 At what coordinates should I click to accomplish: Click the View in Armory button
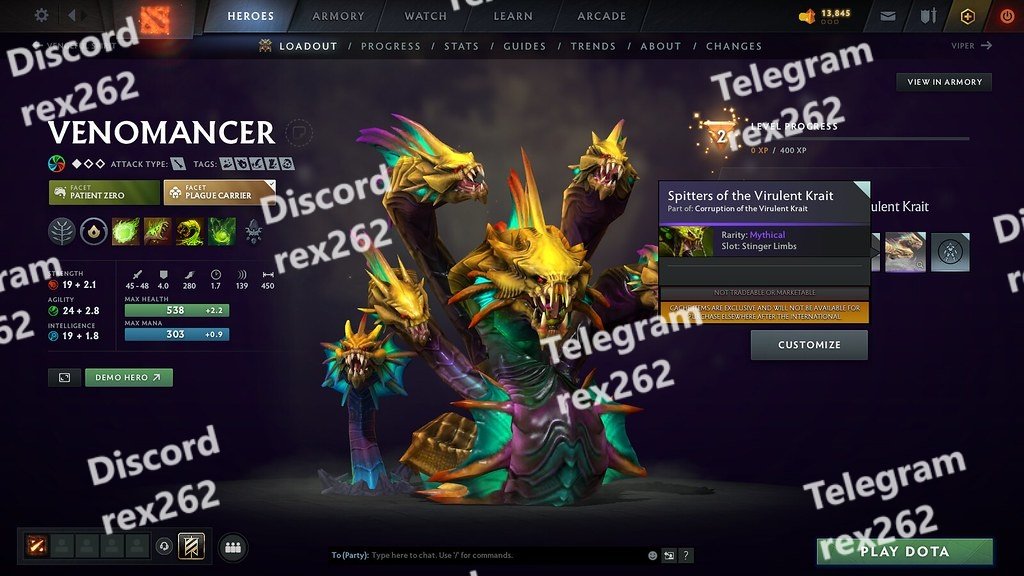(944, 82)
